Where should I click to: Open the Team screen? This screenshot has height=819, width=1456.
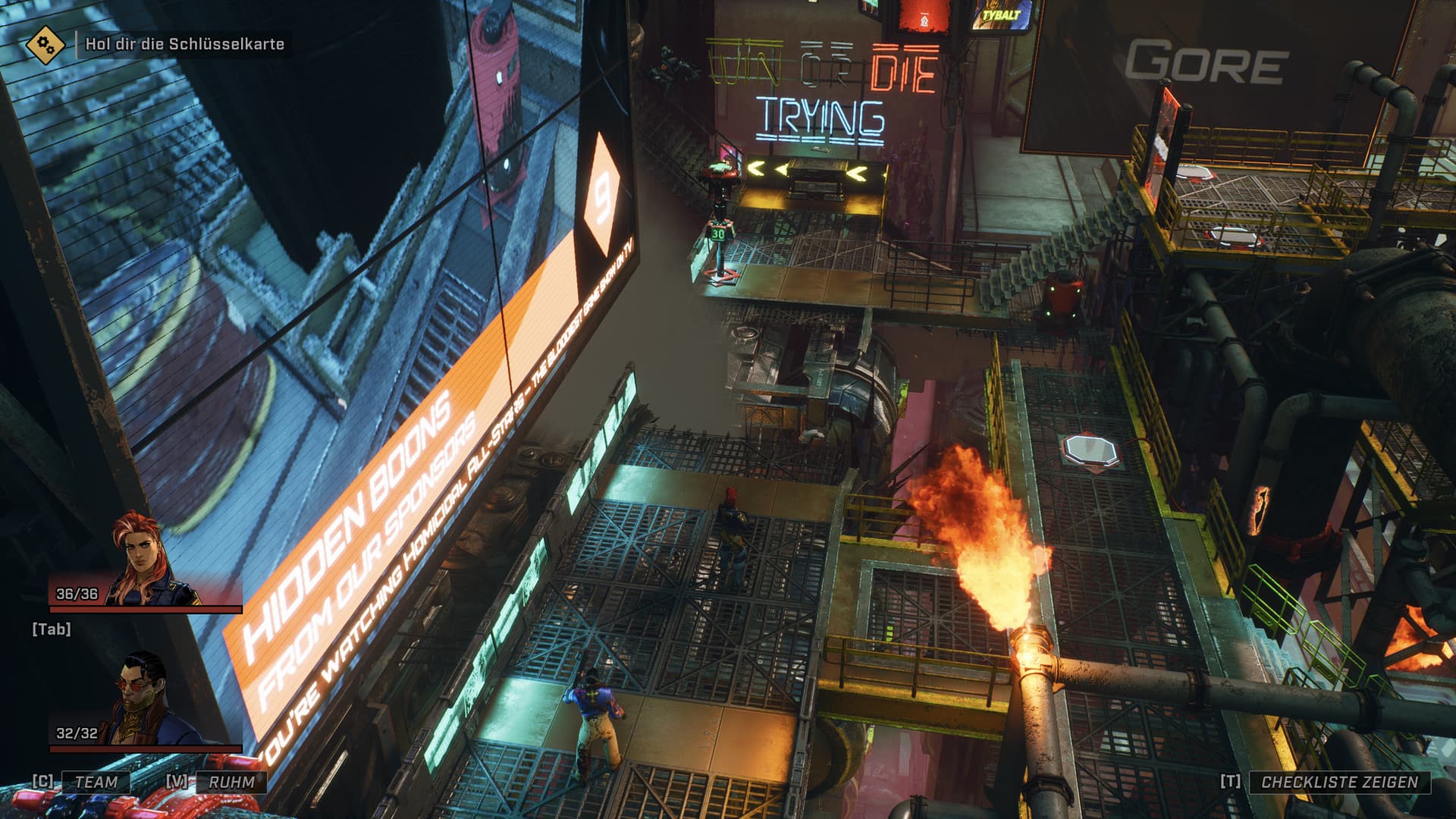pyautogui.click(x=96, y=782)
